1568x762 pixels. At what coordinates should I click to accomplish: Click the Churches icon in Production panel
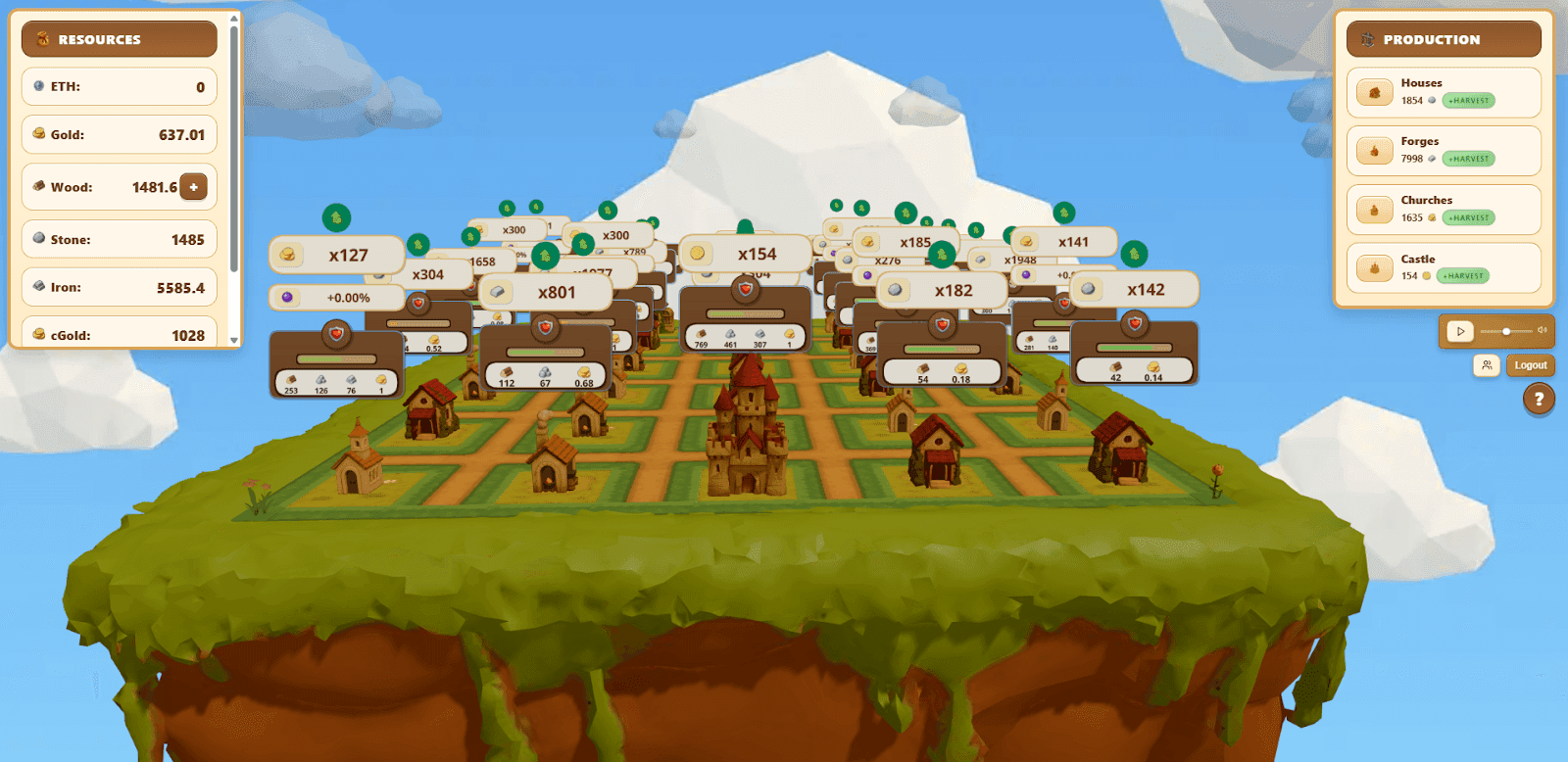pos(1375,208)
